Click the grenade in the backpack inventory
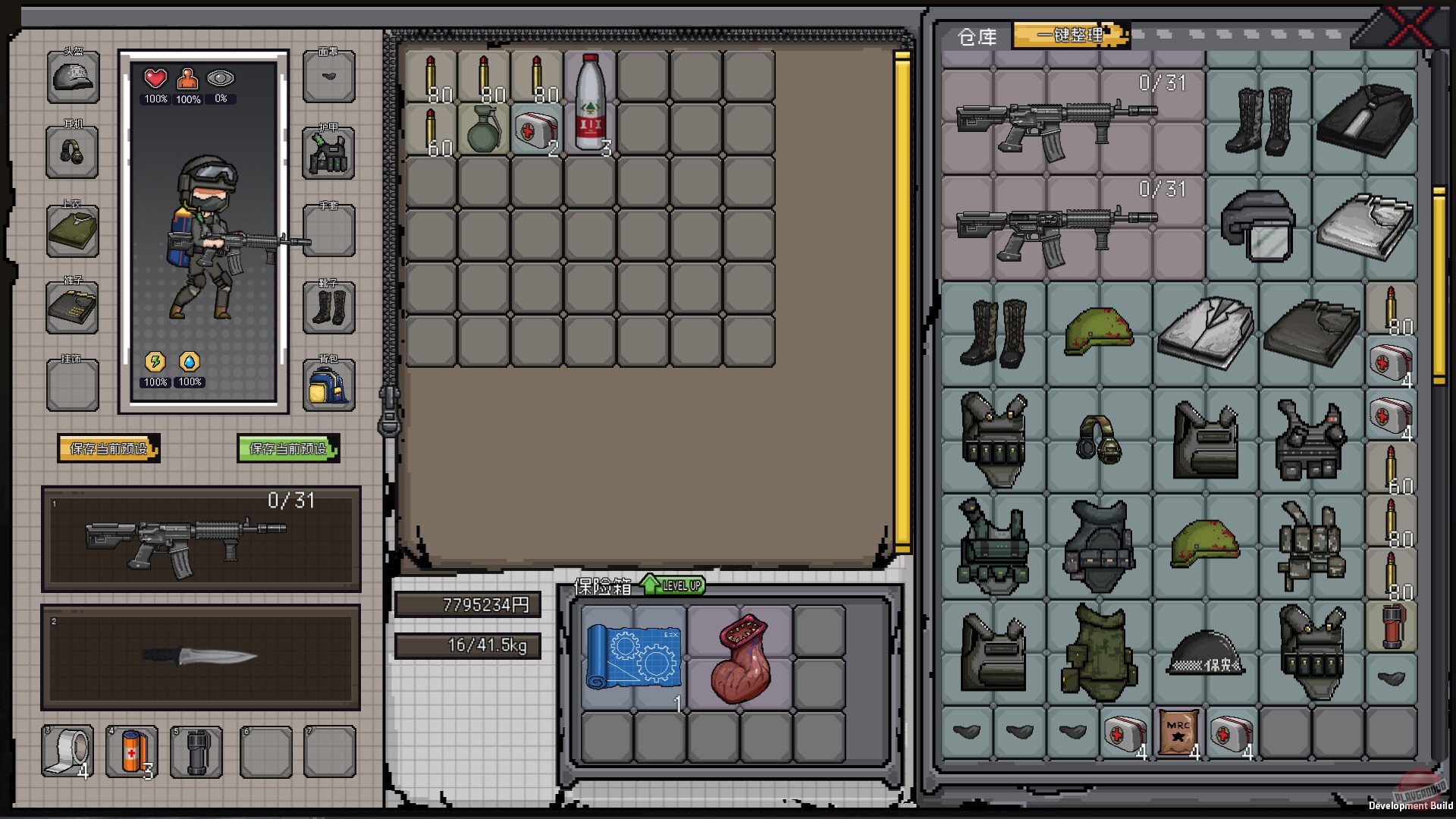The width and height of the screenshot is (1456, 819). [x=484, y=127]
